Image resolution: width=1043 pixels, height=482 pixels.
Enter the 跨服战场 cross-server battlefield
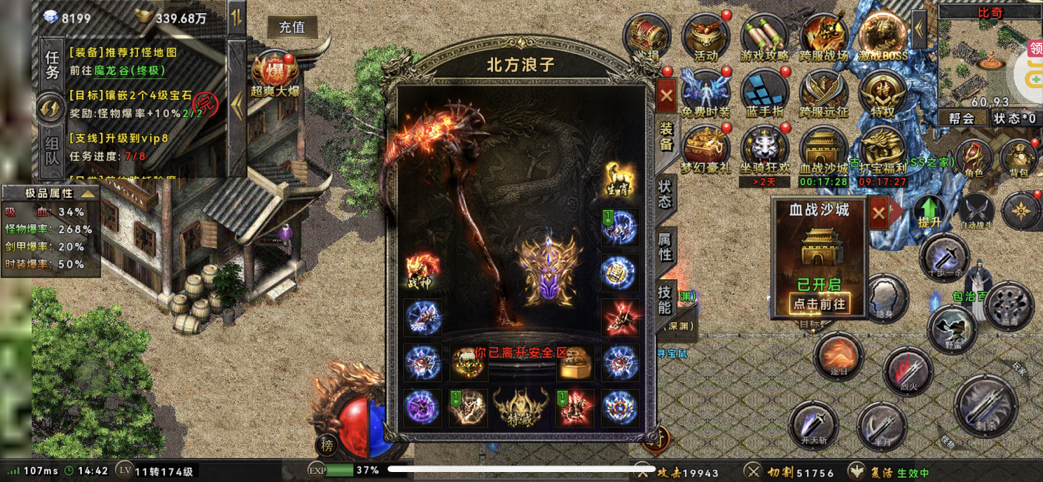824,38
